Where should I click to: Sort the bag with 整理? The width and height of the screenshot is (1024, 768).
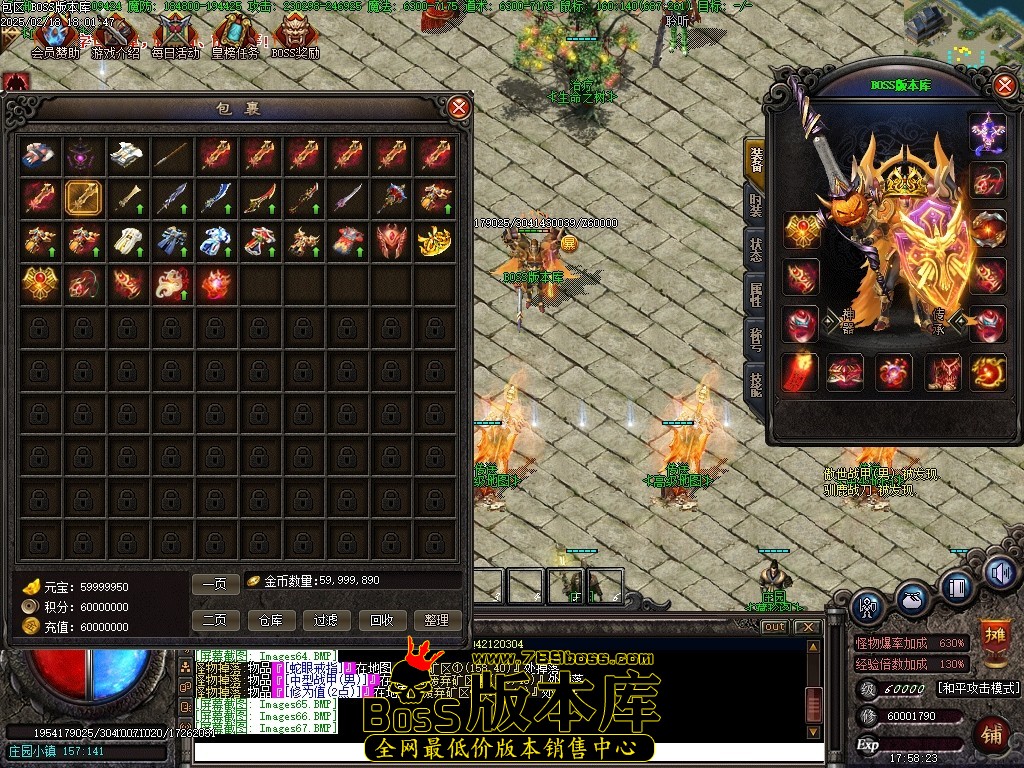(437, 620)
